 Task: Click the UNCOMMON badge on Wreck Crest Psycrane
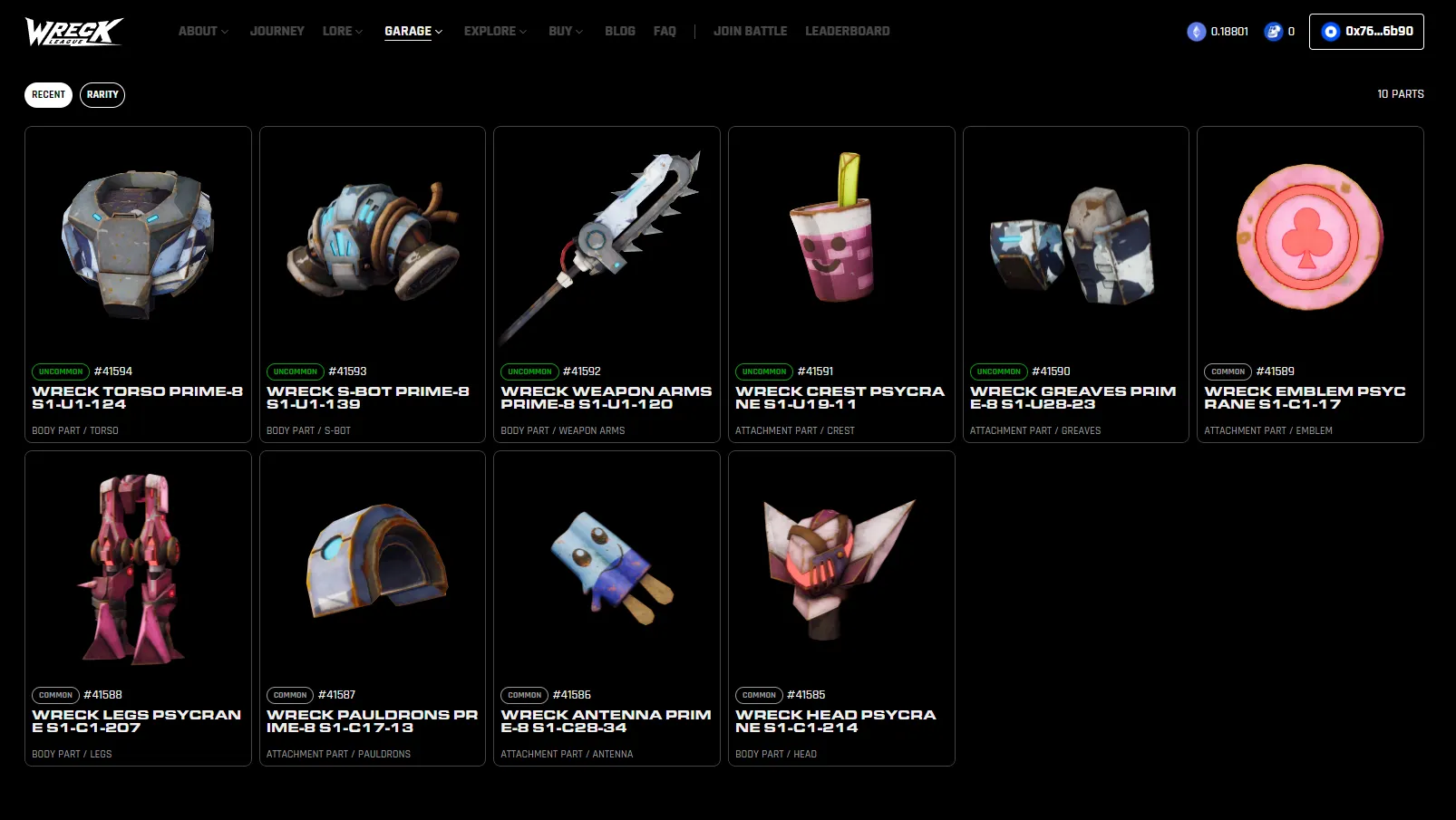[763, 371]
